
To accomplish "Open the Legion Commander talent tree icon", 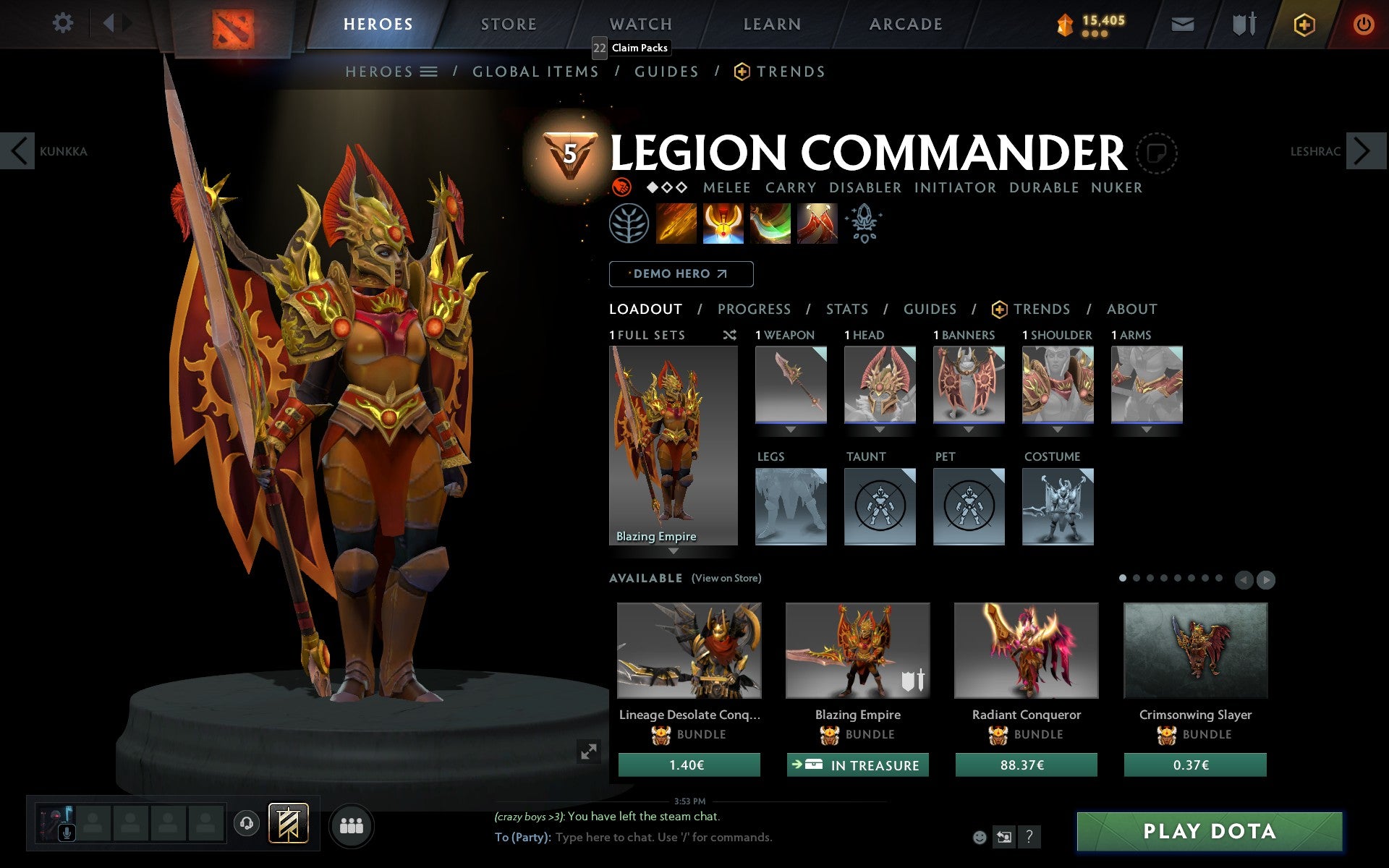I will (x=630, y=224).
